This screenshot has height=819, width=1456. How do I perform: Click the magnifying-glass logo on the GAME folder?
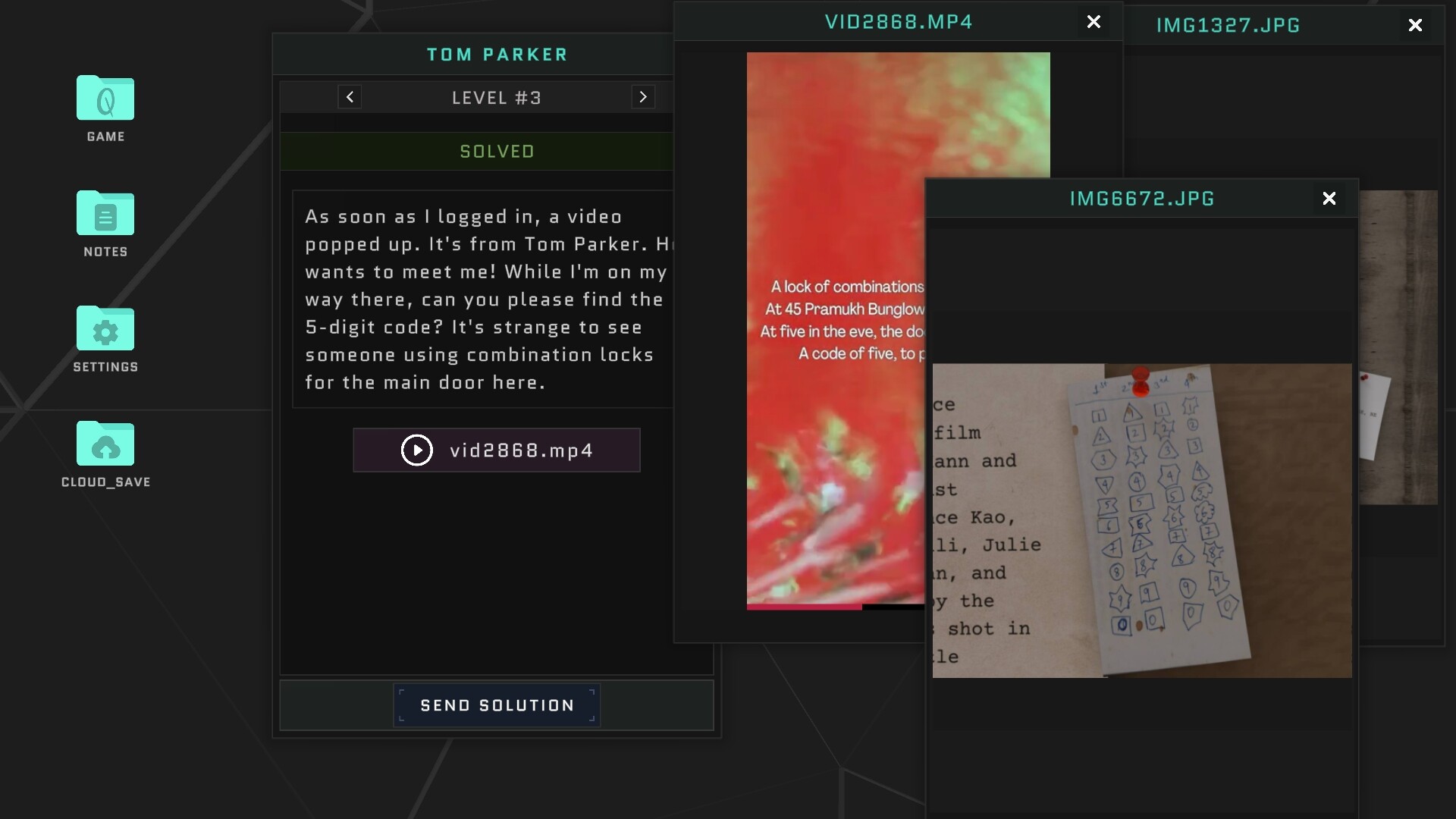105,102
